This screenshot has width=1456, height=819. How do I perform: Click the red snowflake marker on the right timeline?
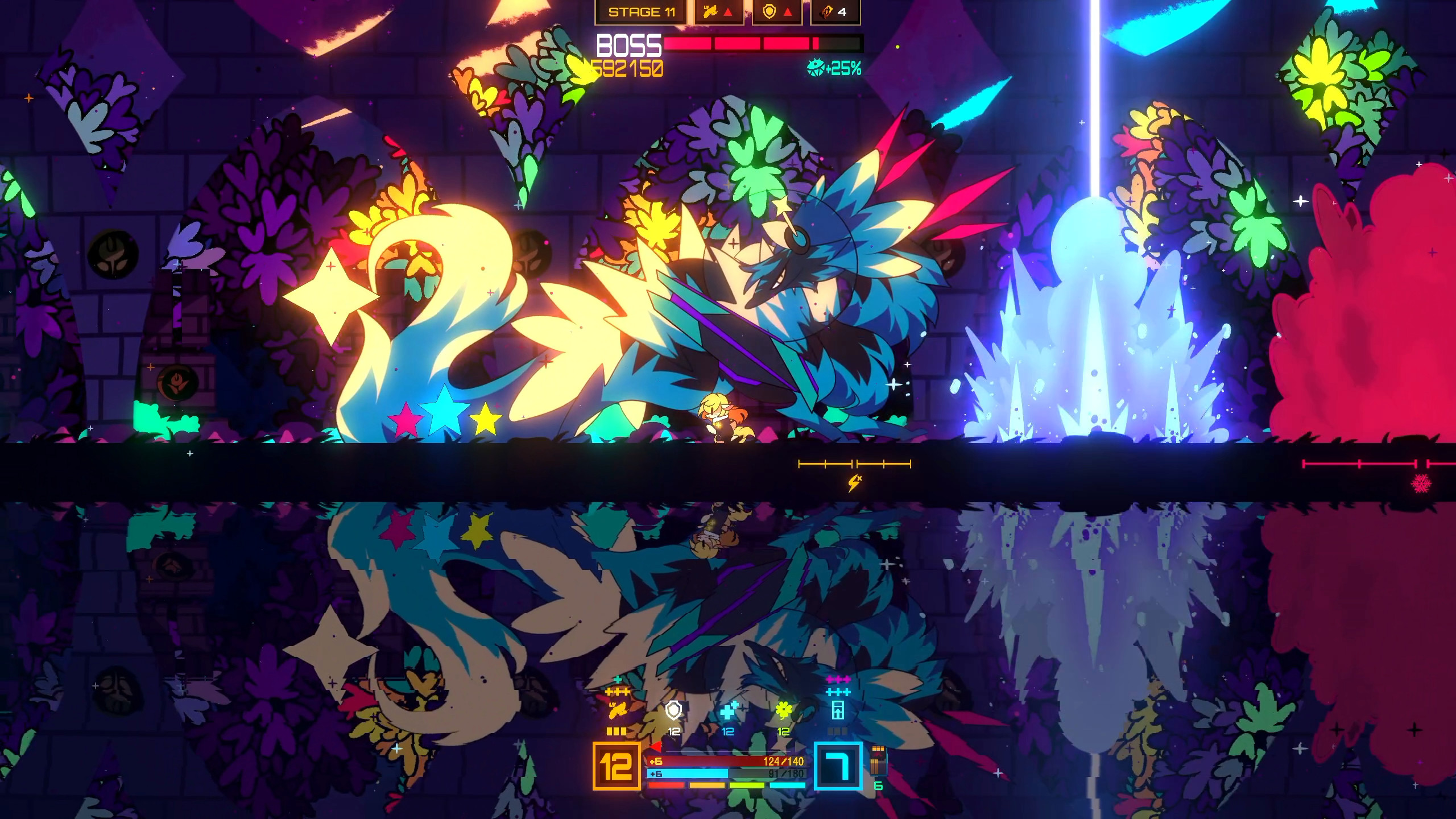point(1422,485)
